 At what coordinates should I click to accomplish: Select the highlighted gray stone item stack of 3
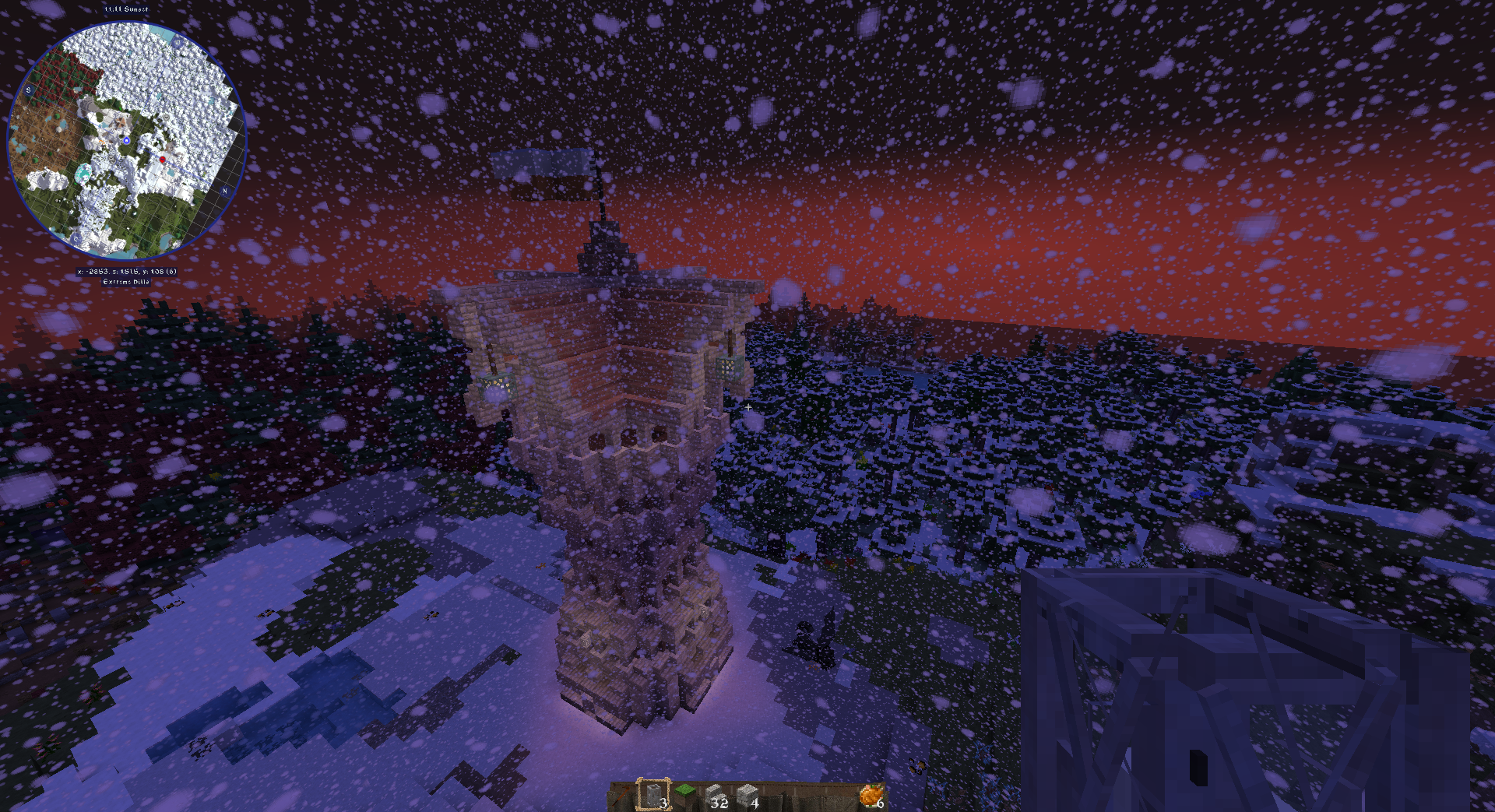653,796
